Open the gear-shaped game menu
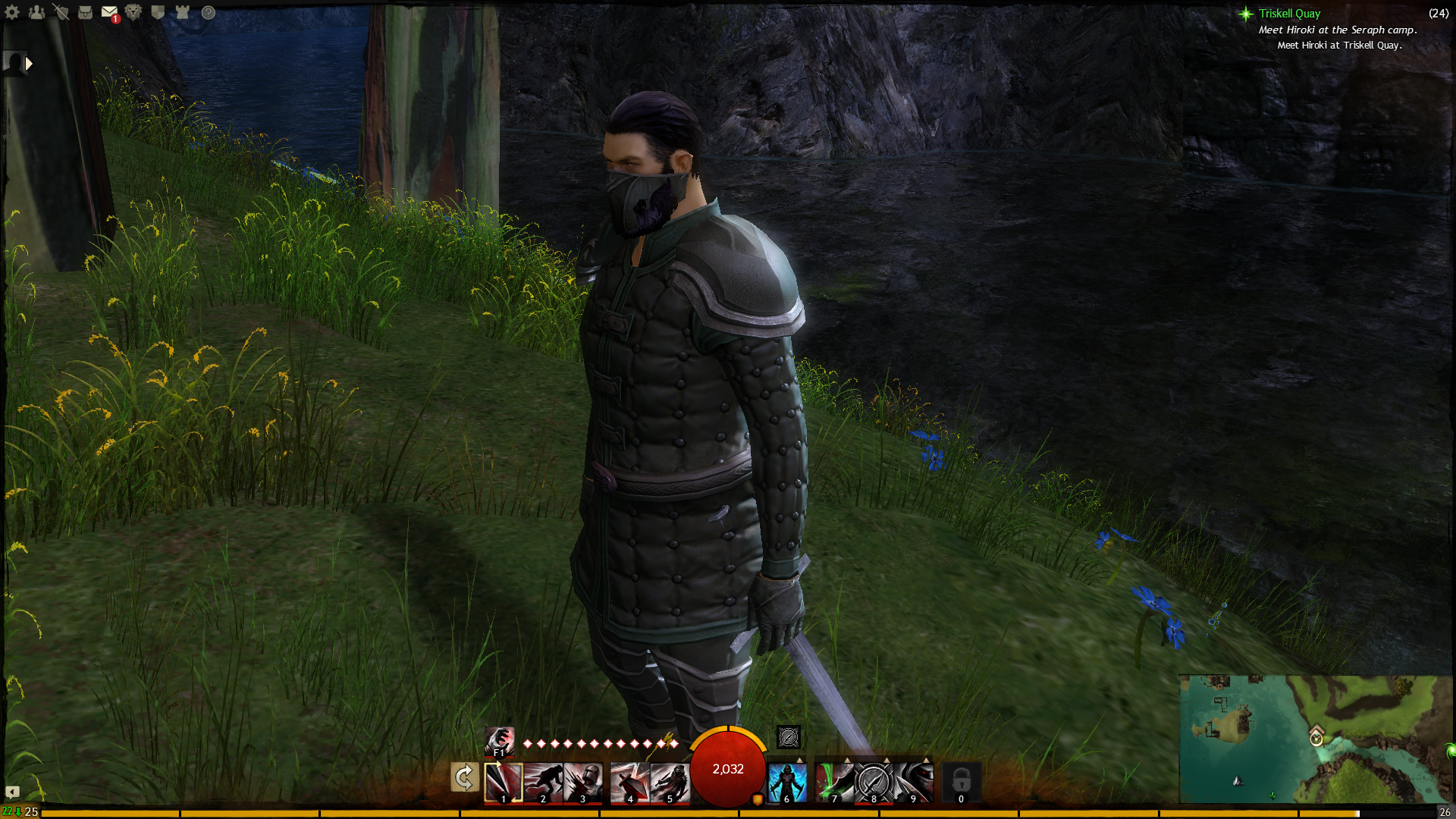The height and width of the screenshot is (819, 1456). pyautogui.click(x=12, y=12)
